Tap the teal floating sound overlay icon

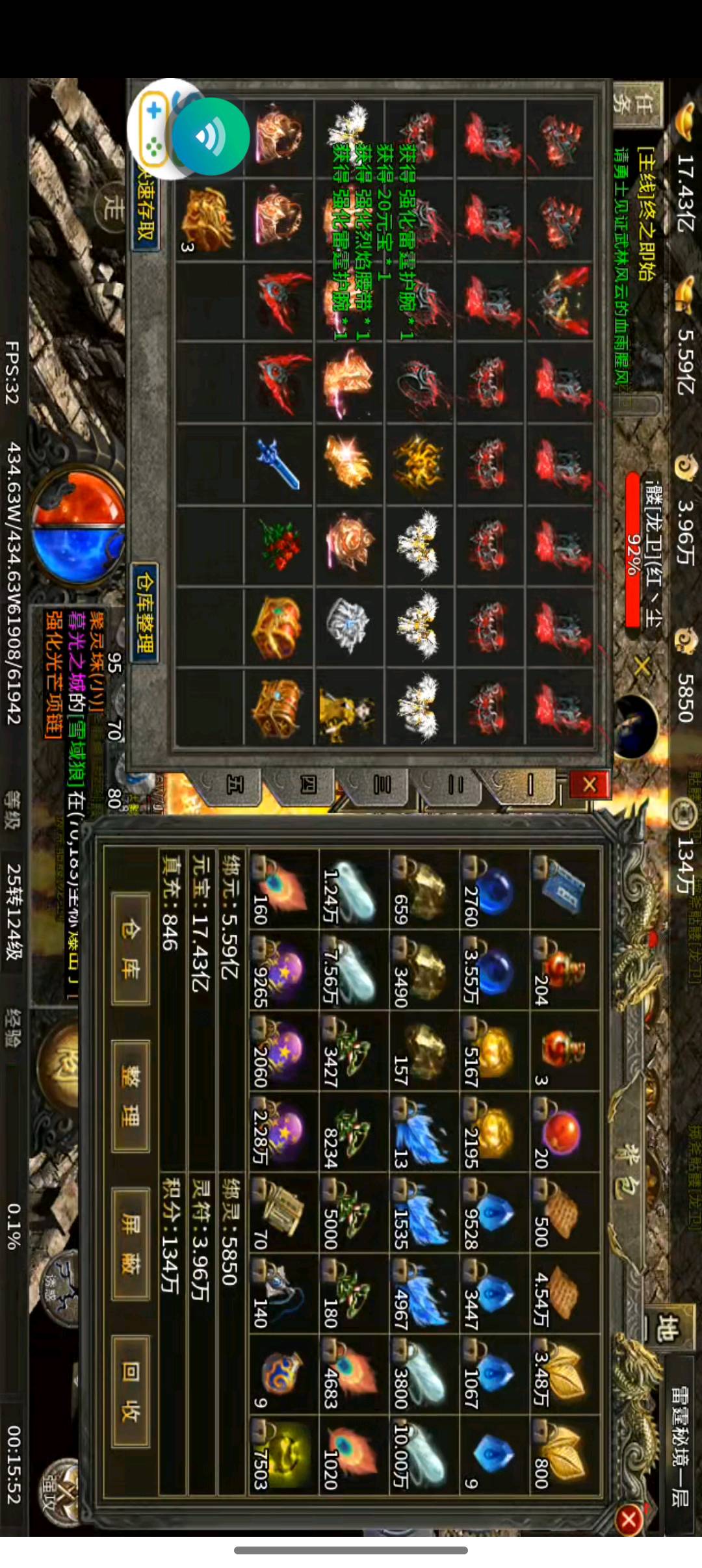click(x=210, y=137)
